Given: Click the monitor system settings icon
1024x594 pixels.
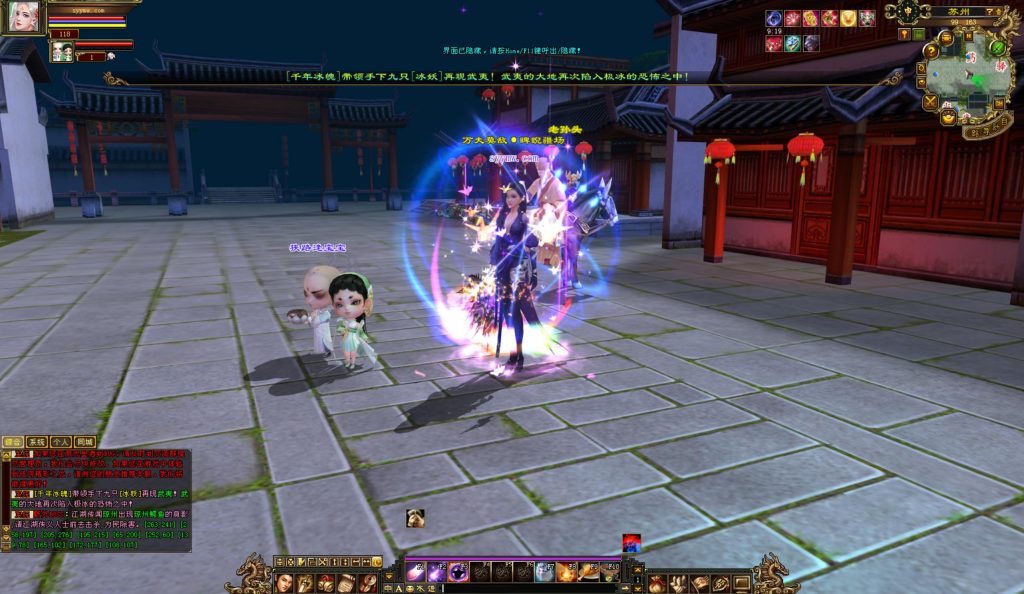Looking at the screenshot, I should pyautogui.click(x=741, y=583).
